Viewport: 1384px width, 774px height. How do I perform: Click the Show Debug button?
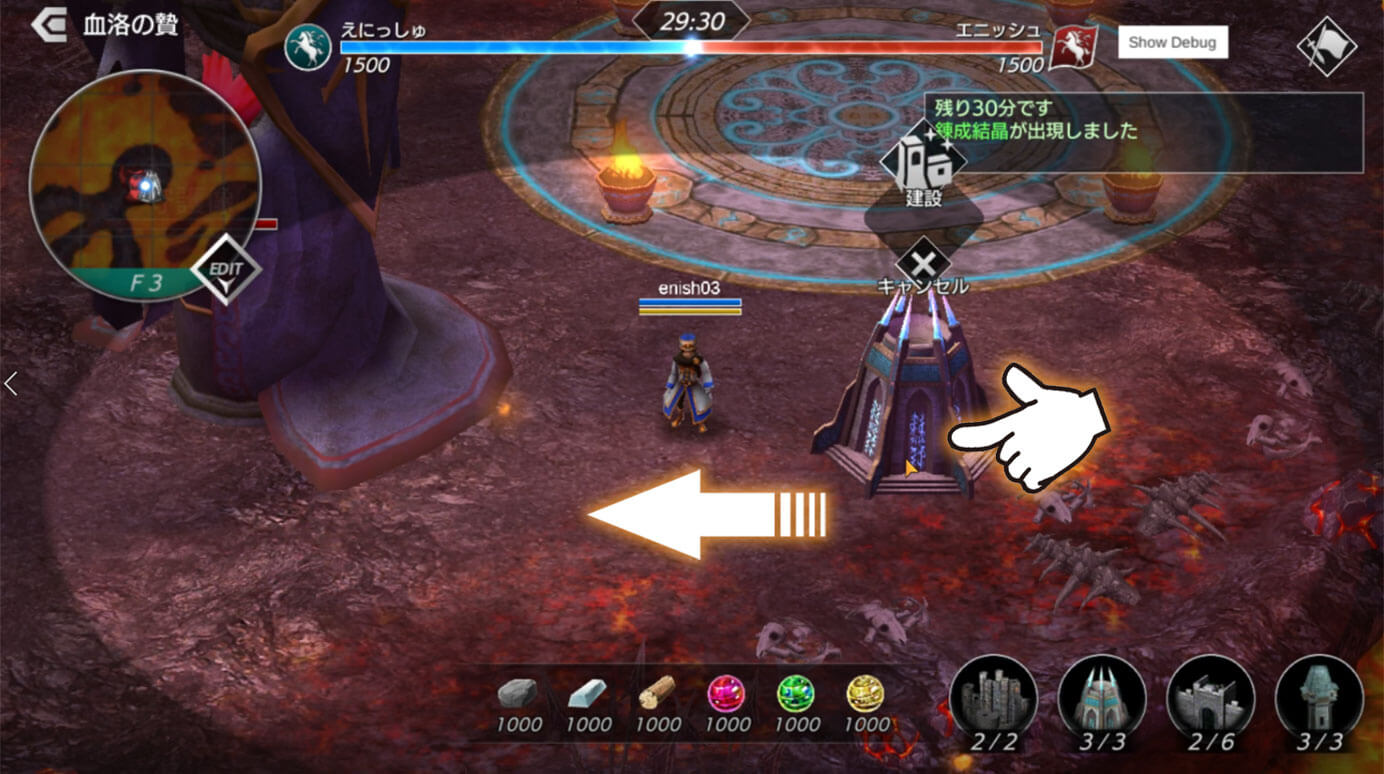[1172, 42]
